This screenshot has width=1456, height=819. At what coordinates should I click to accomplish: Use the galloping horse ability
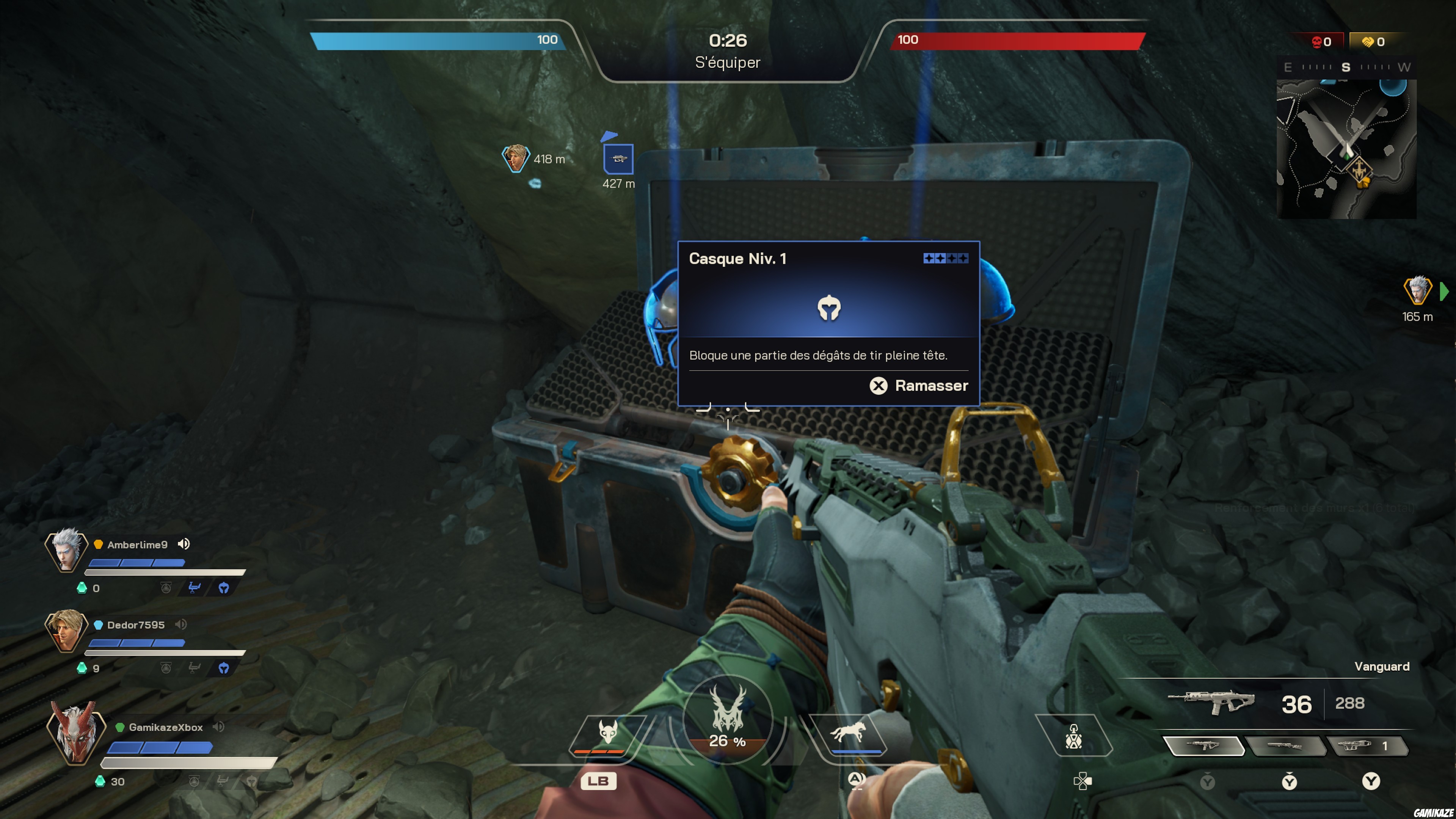pos(848,733)
